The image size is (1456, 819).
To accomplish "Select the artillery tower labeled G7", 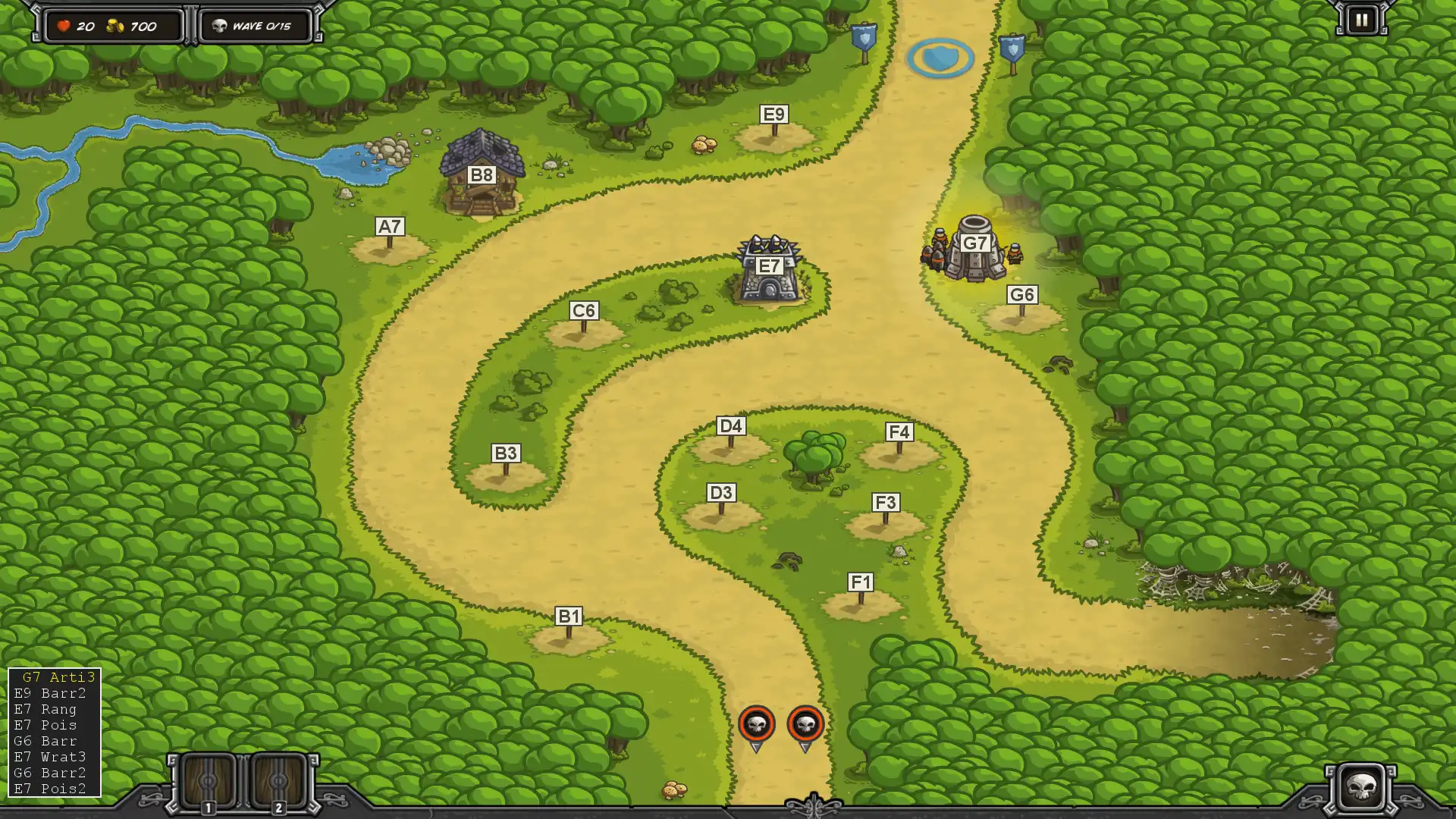I will (x=974, y=249).
